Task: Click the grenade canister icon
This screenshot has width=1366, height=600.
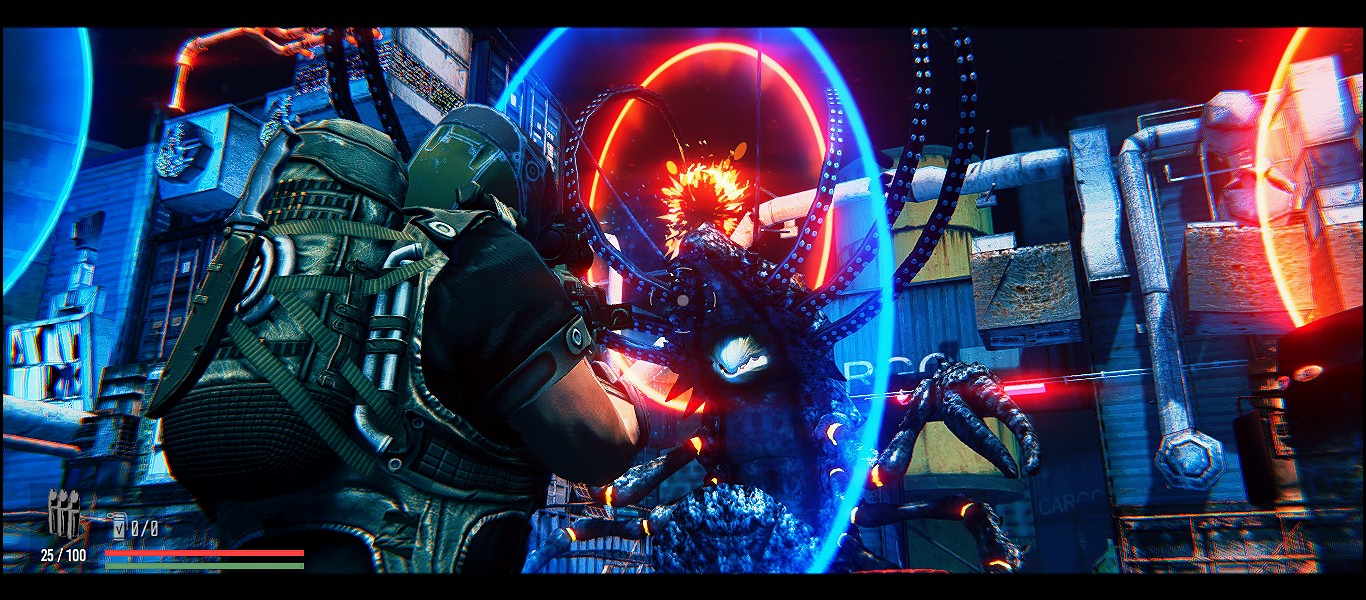Action: tap(118, 527)
